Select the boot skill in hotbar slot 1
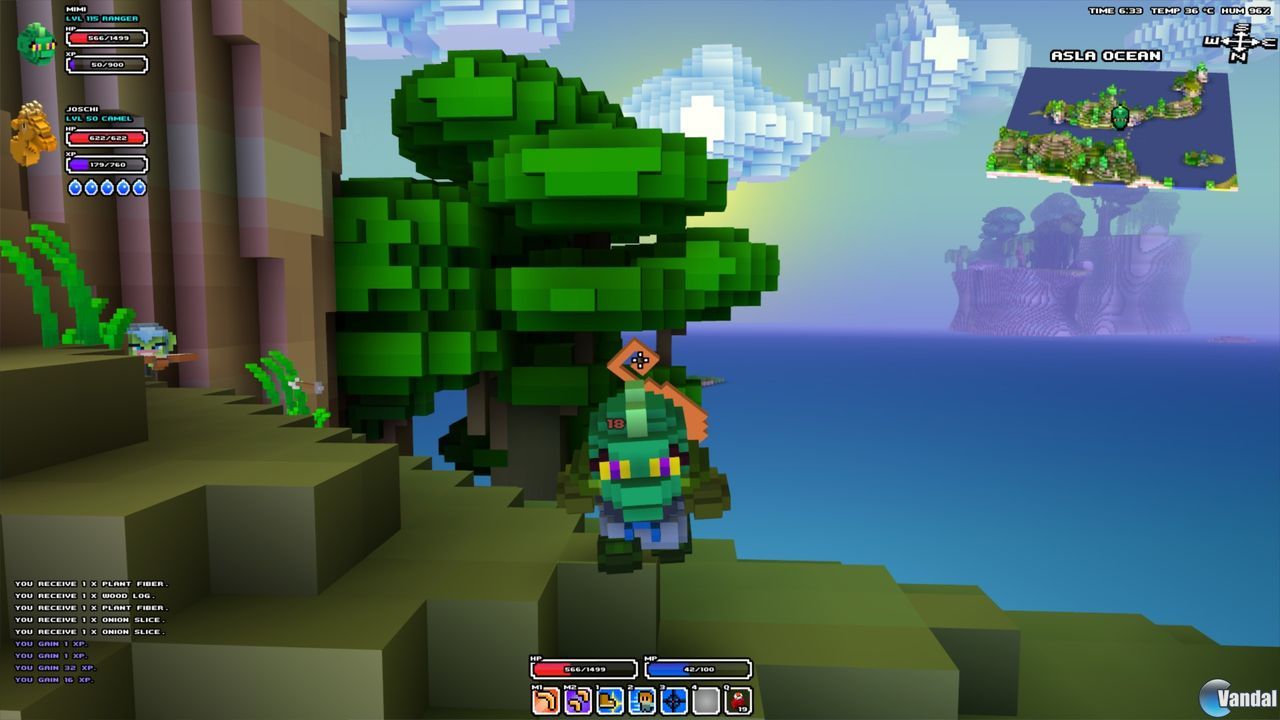 click(608, 701)
